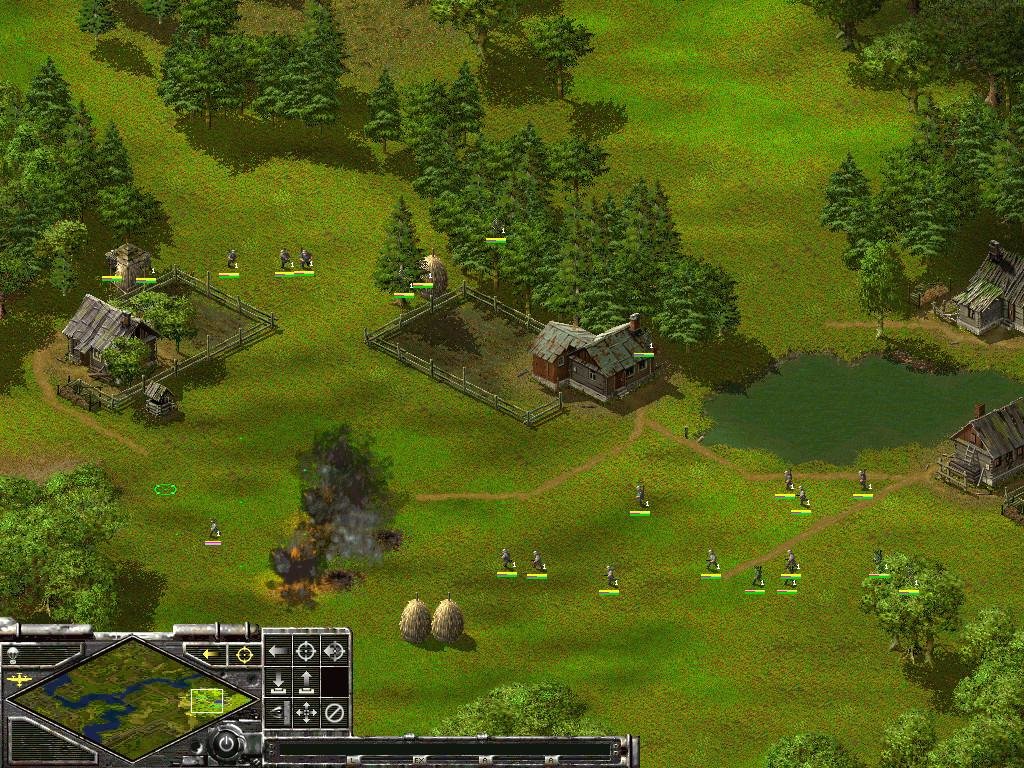Open the menu with the power button
1024x768 pixels.
[229, 744]
